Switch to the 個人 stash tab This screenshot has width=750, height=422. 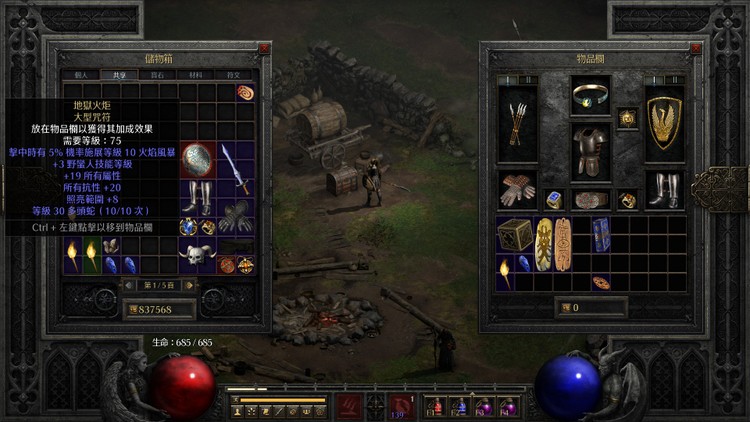click(81, 74)
